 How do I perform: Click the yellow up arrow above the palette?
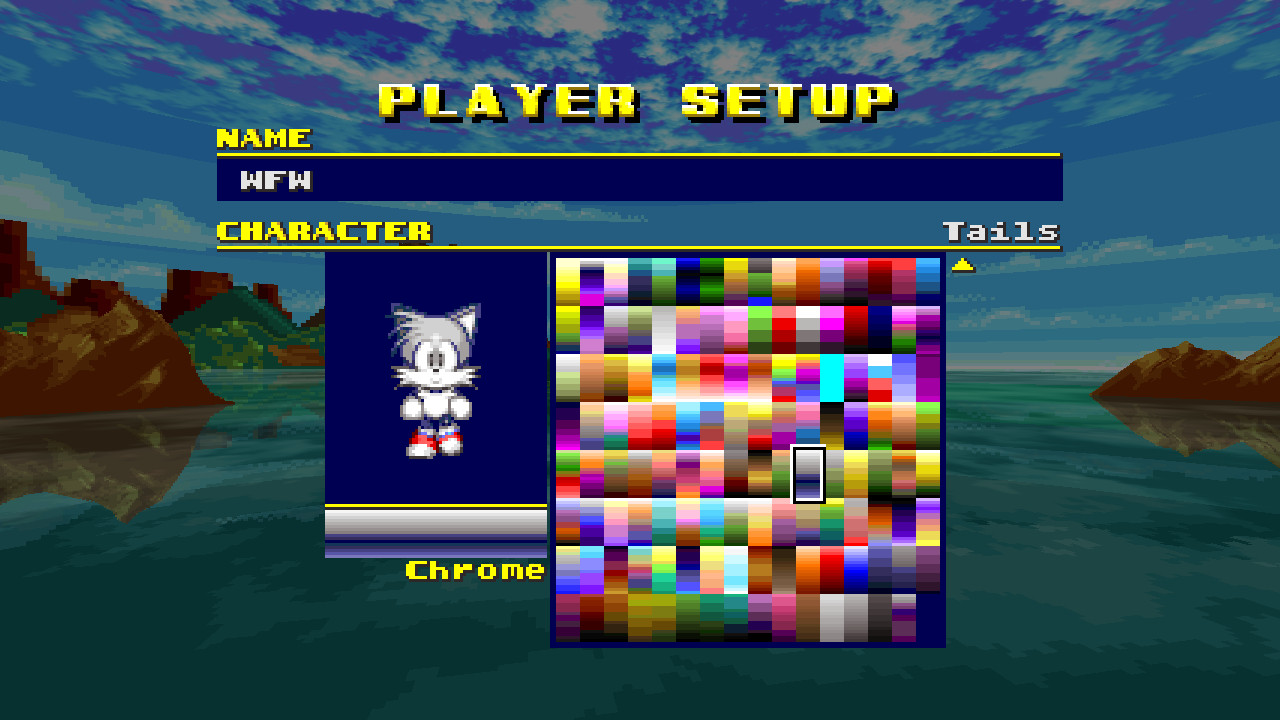(x=962, y=262)
